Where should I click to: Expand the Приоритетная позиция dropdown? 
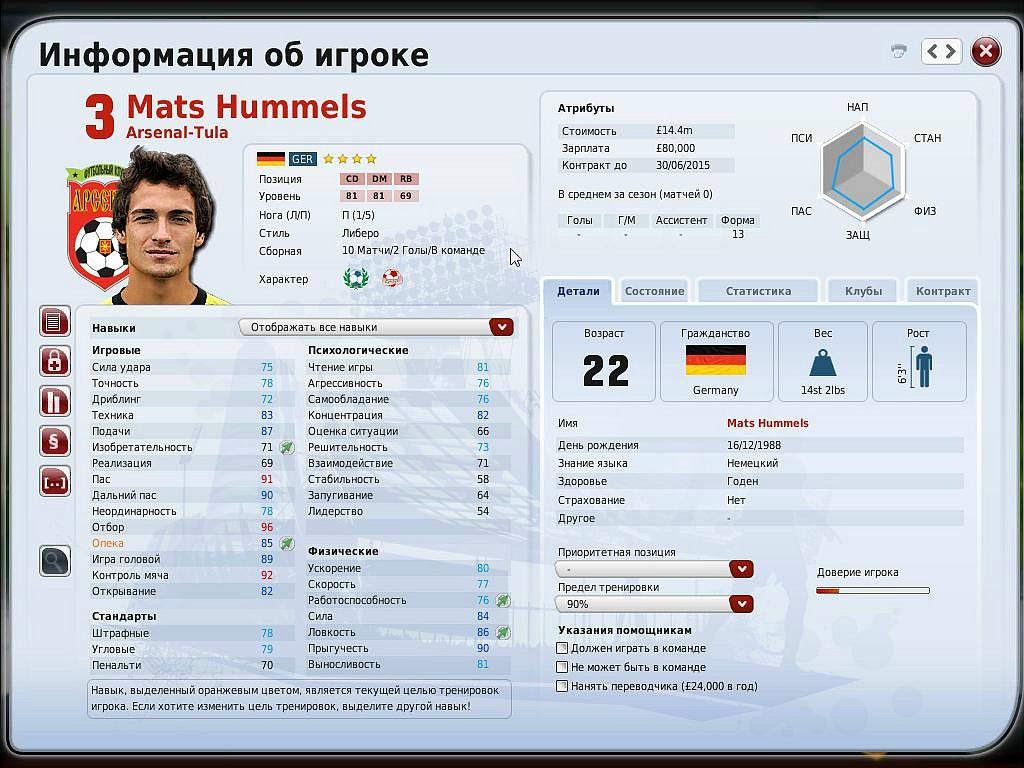[x=741, y=569]
